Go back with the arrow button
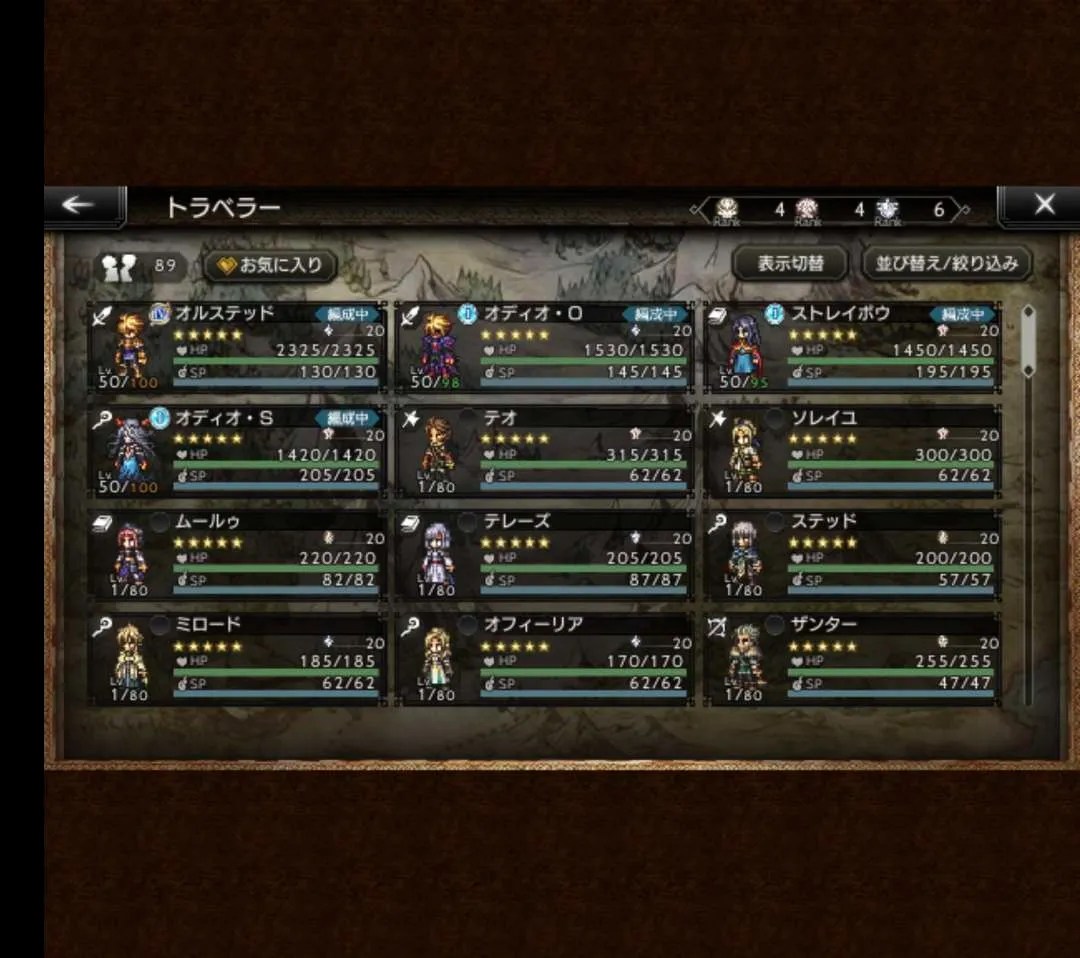Viewport: 1080px width, 958px height. pos(79,206)
